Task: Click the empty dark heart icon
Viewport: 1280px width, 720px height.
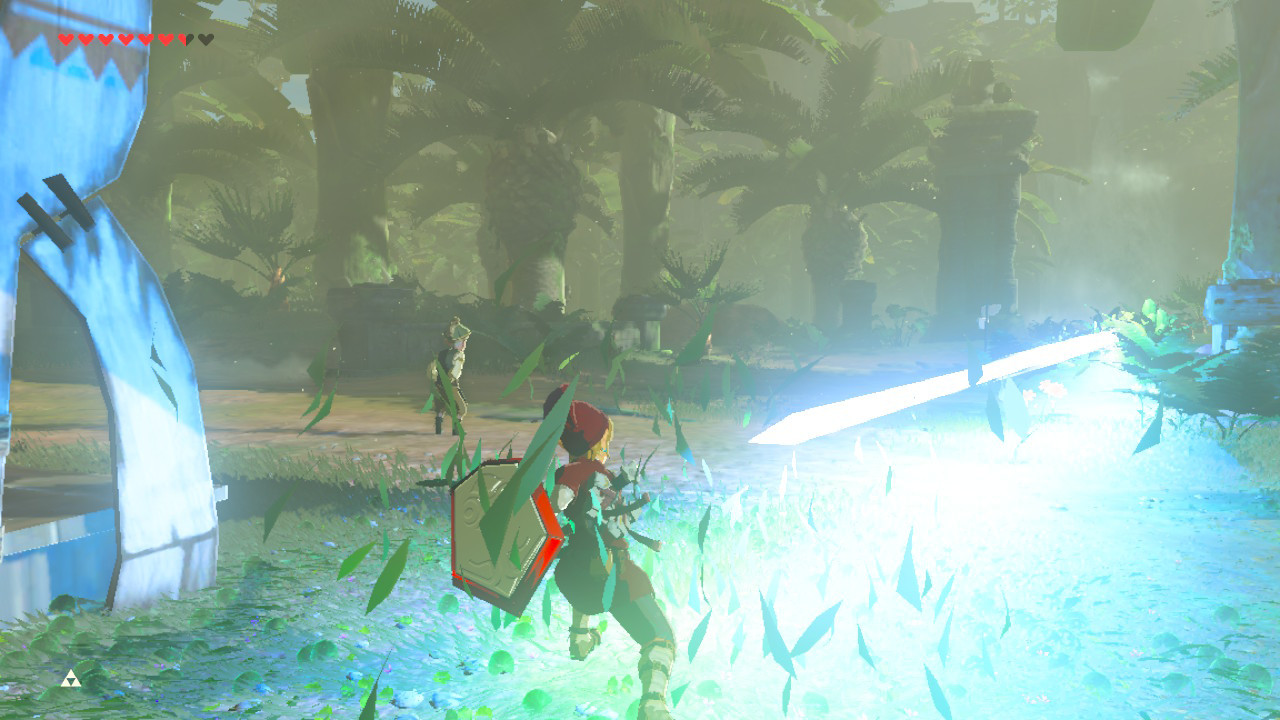Action: 205,38
